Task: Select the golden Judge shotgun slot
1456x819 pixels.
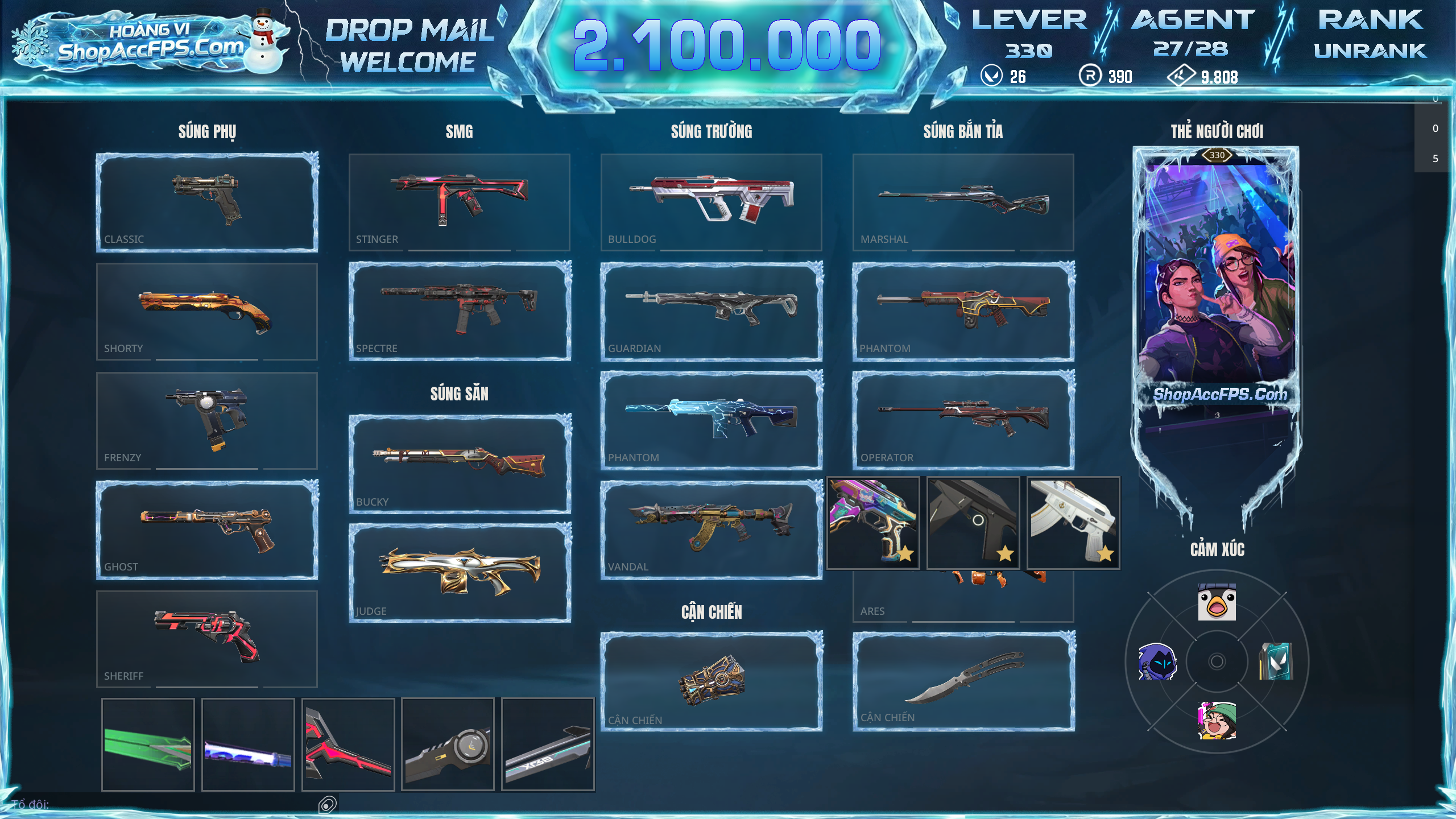Action: coord(459,573)
